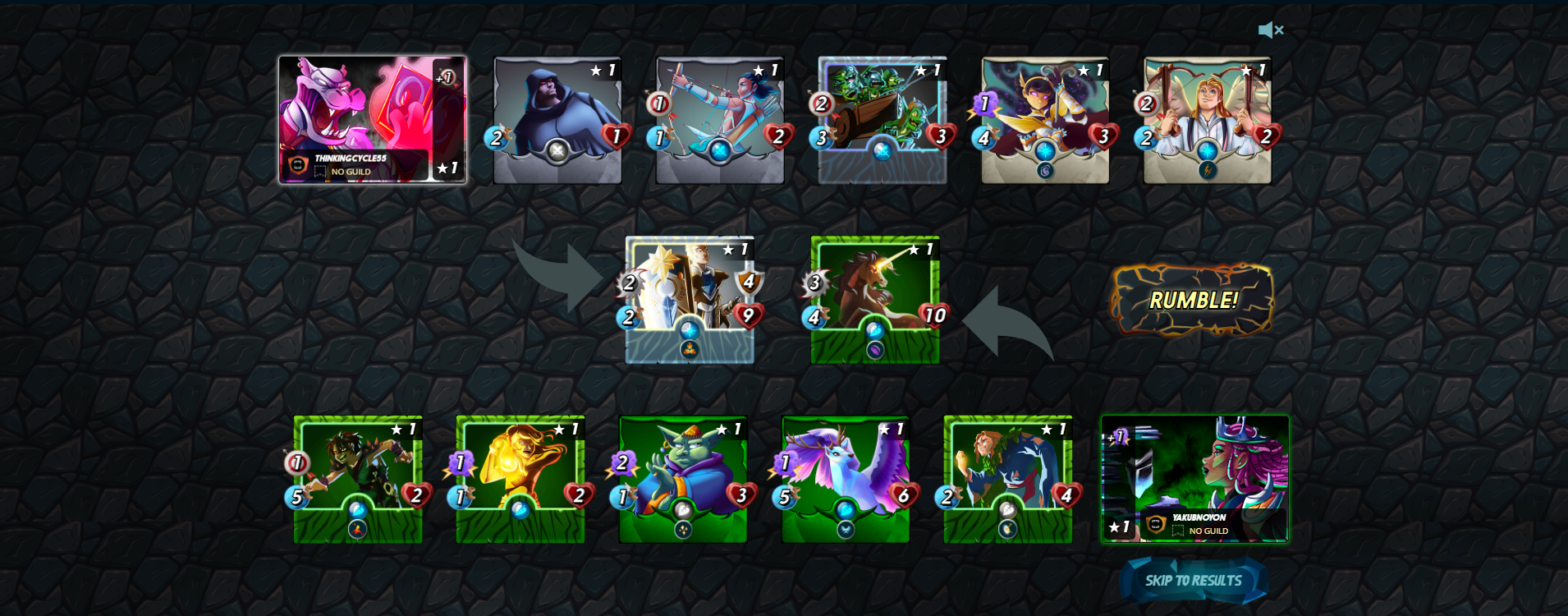
Task: Choose the blonde angel healer card
Action: coord(1207,120)
